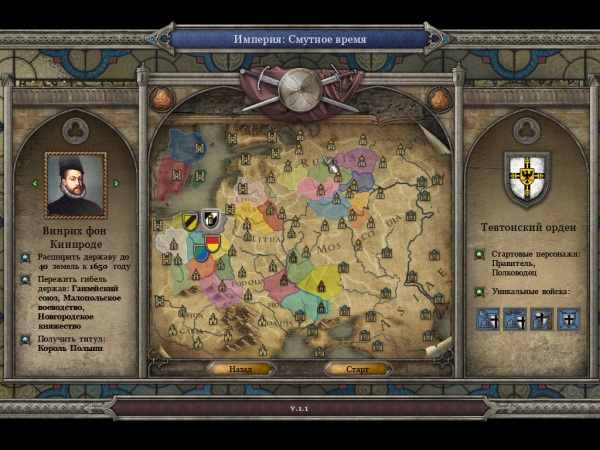Viewport: 600px width, 450px height.
Task: Click the Старт button to begin
Action: pyautogui.click(x=357, y=369)
